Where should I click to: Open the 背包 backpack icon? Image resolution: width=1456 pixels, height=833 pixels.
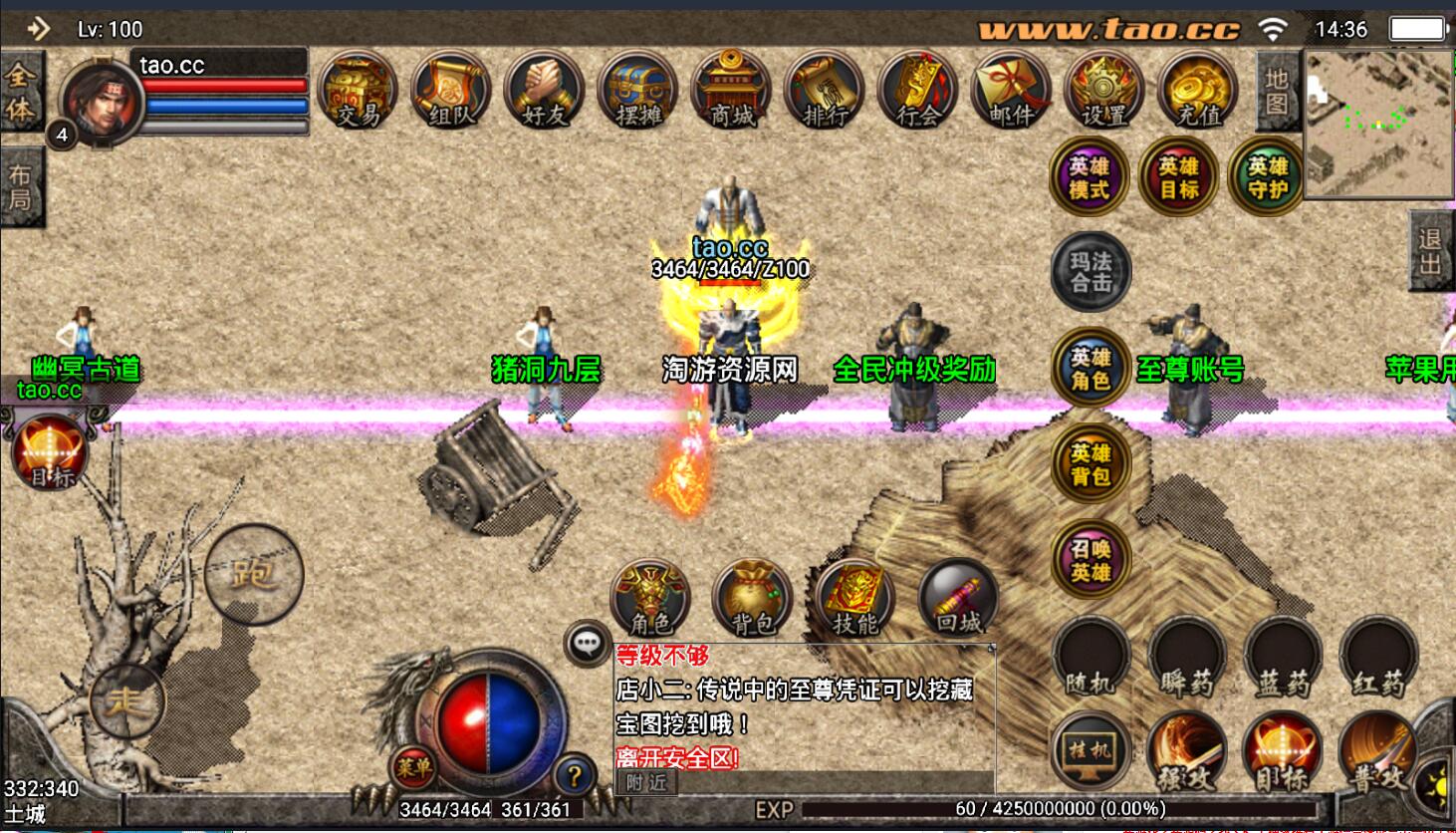[x=754, y=599]
